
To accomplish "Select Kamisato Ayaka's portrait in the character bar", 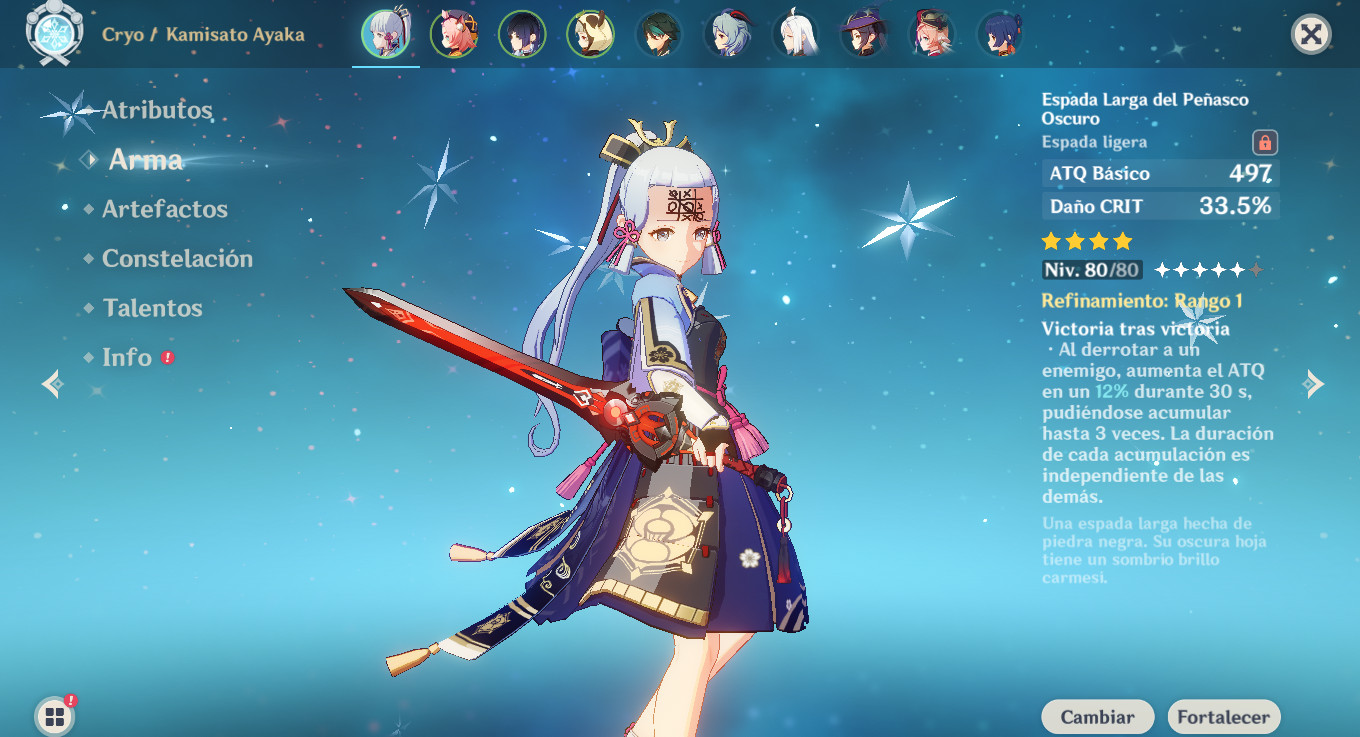I will pos(386,33).
